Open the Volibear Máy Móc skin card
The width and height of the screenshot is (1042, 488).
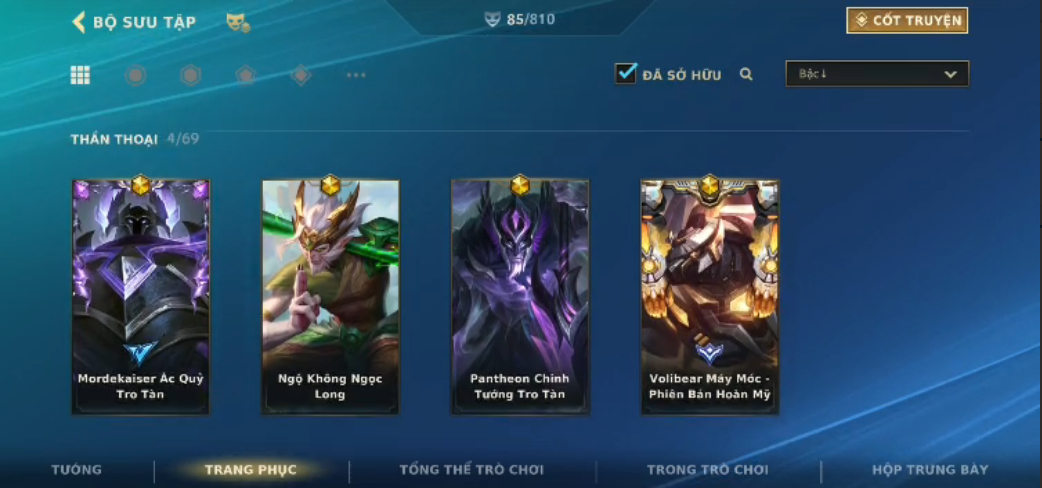(x=709, y=296)
